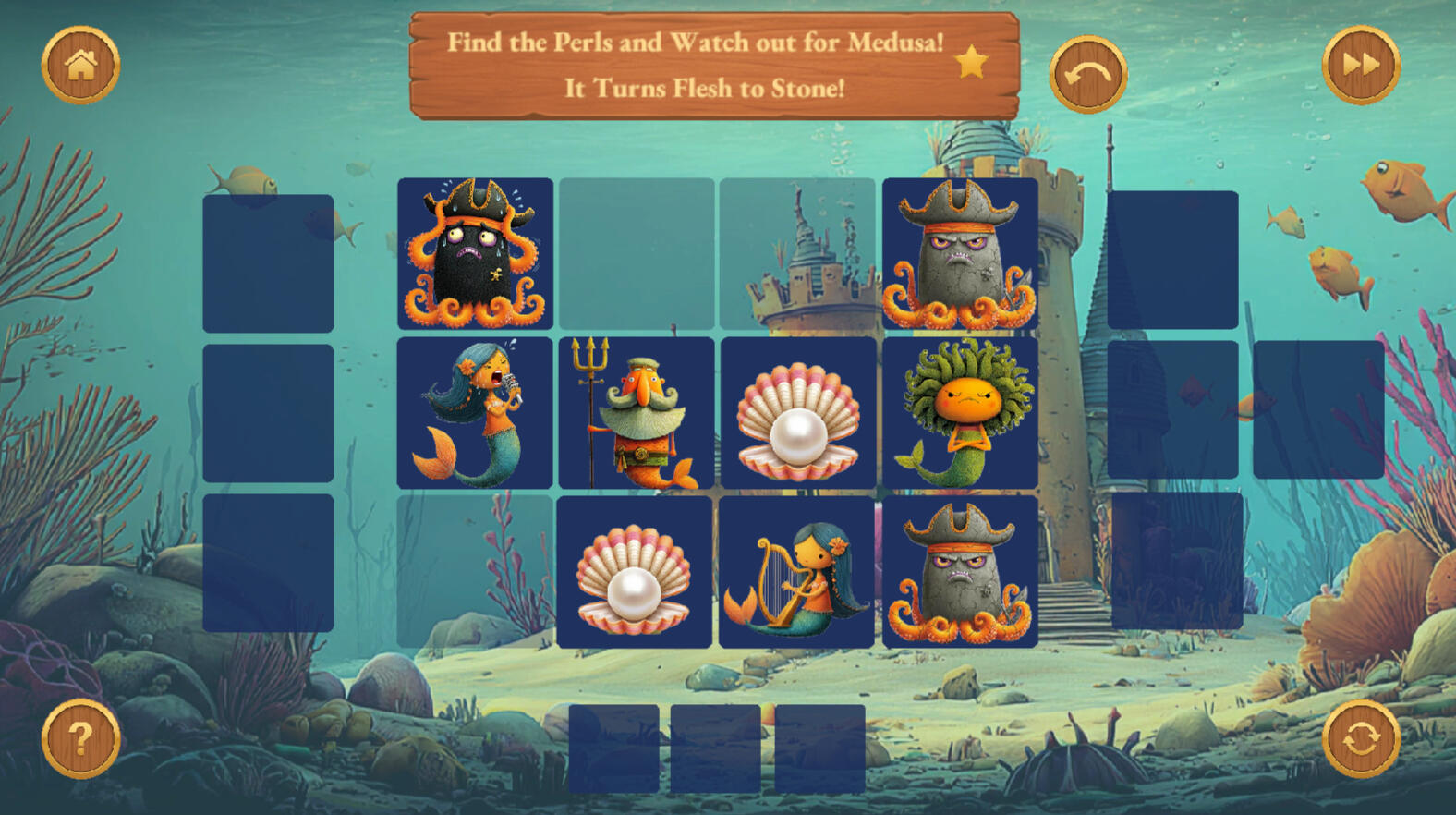
Task: Open the question mark help
Action: click(80, 738)
